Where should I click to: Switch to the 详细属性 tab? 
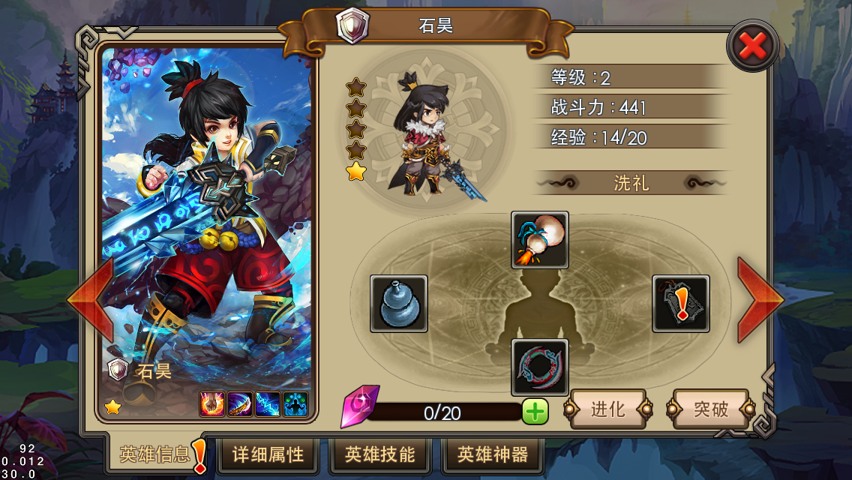point(267,455)
